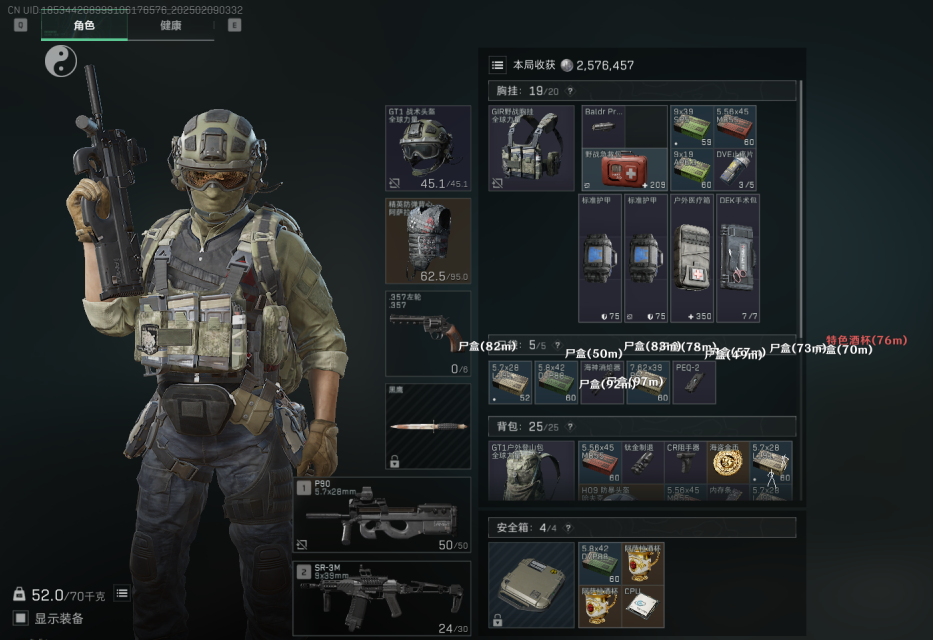
Task: Select the .357 revolver slot
Action: (x=428, y=333)
